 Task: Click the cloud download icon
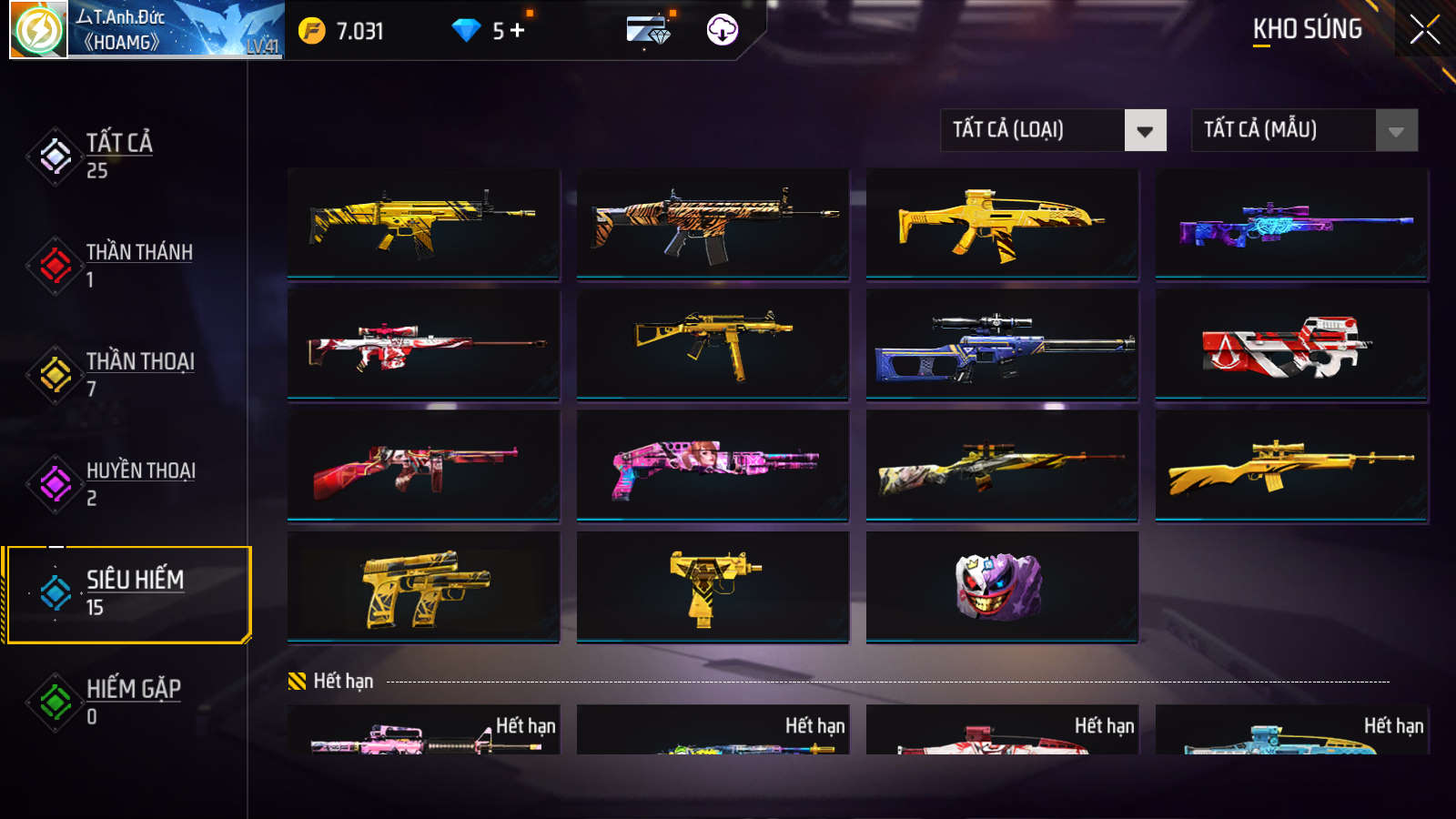click(722, 30)
